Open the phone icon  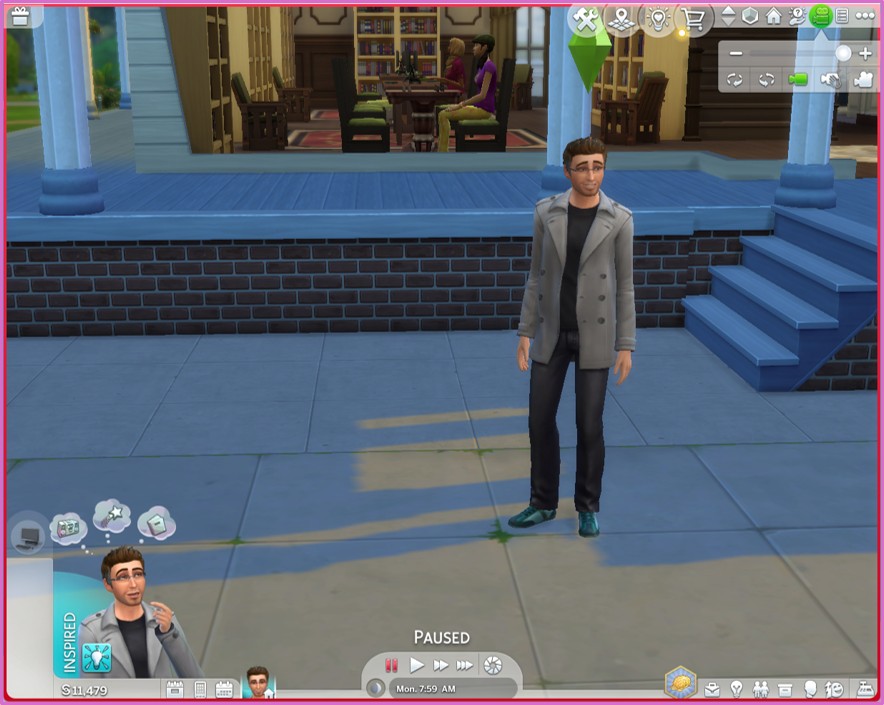pyautogui.click(x=199, y=689)
